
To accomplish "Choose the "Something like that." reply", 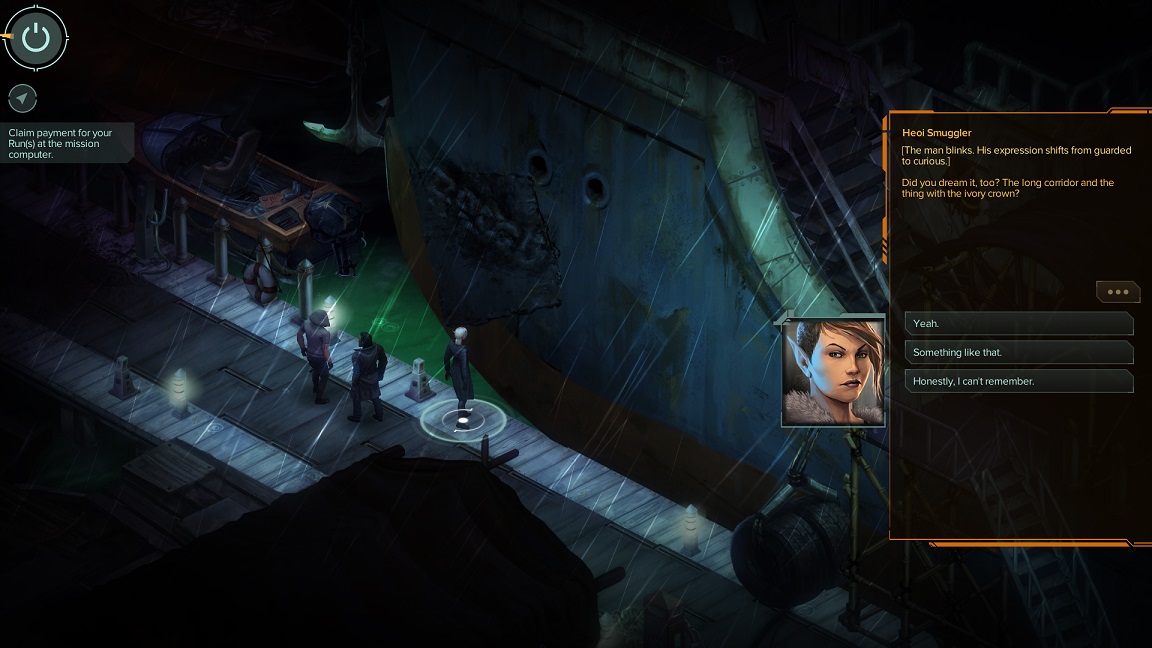I will [1018, 352].
